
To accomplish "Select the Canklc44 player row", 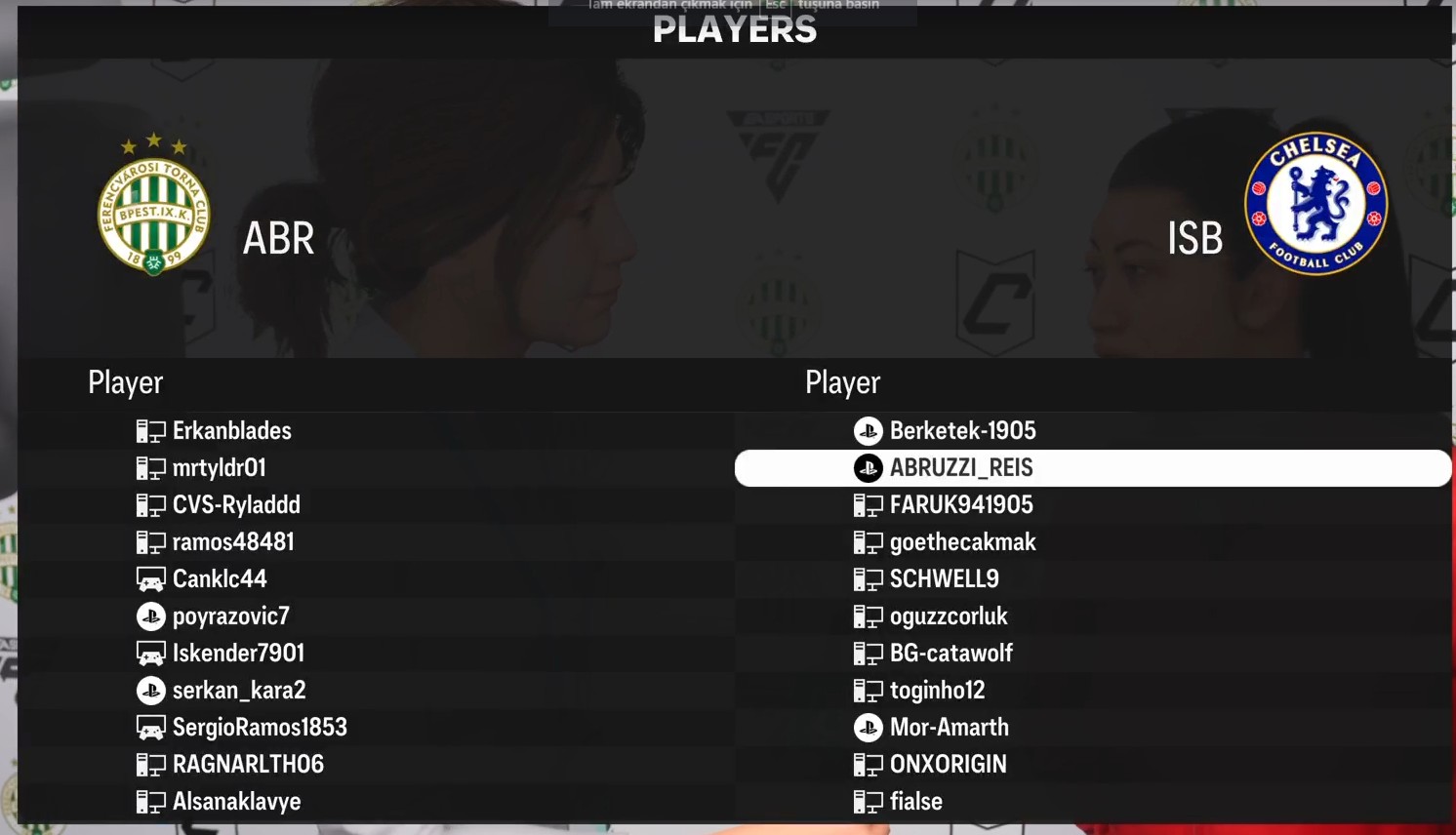I will click(x=220, y=579).
